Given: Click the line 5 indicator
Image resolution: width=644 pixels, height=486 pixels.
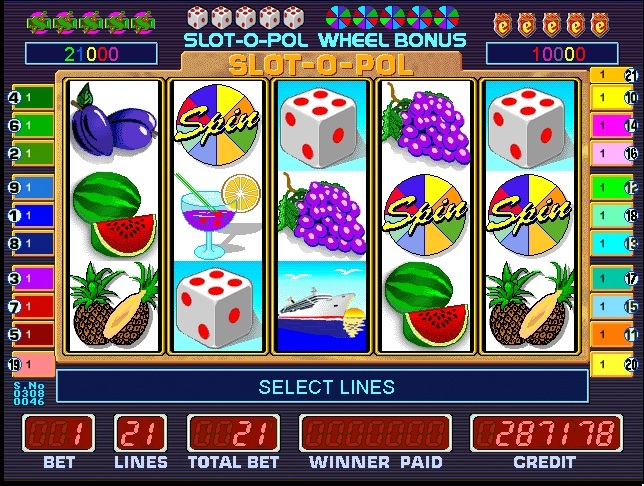Looking at the screenshot, I should [x=30, y=334].
